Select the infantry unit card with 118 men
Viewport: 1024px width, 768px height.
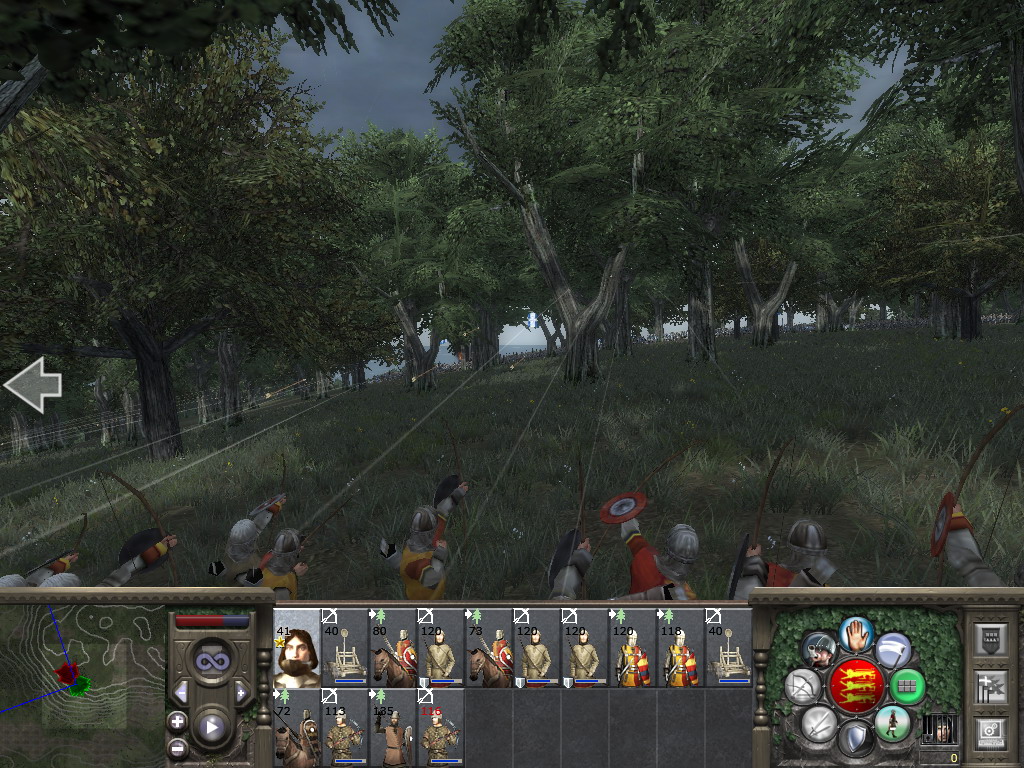tap(681, 647)
